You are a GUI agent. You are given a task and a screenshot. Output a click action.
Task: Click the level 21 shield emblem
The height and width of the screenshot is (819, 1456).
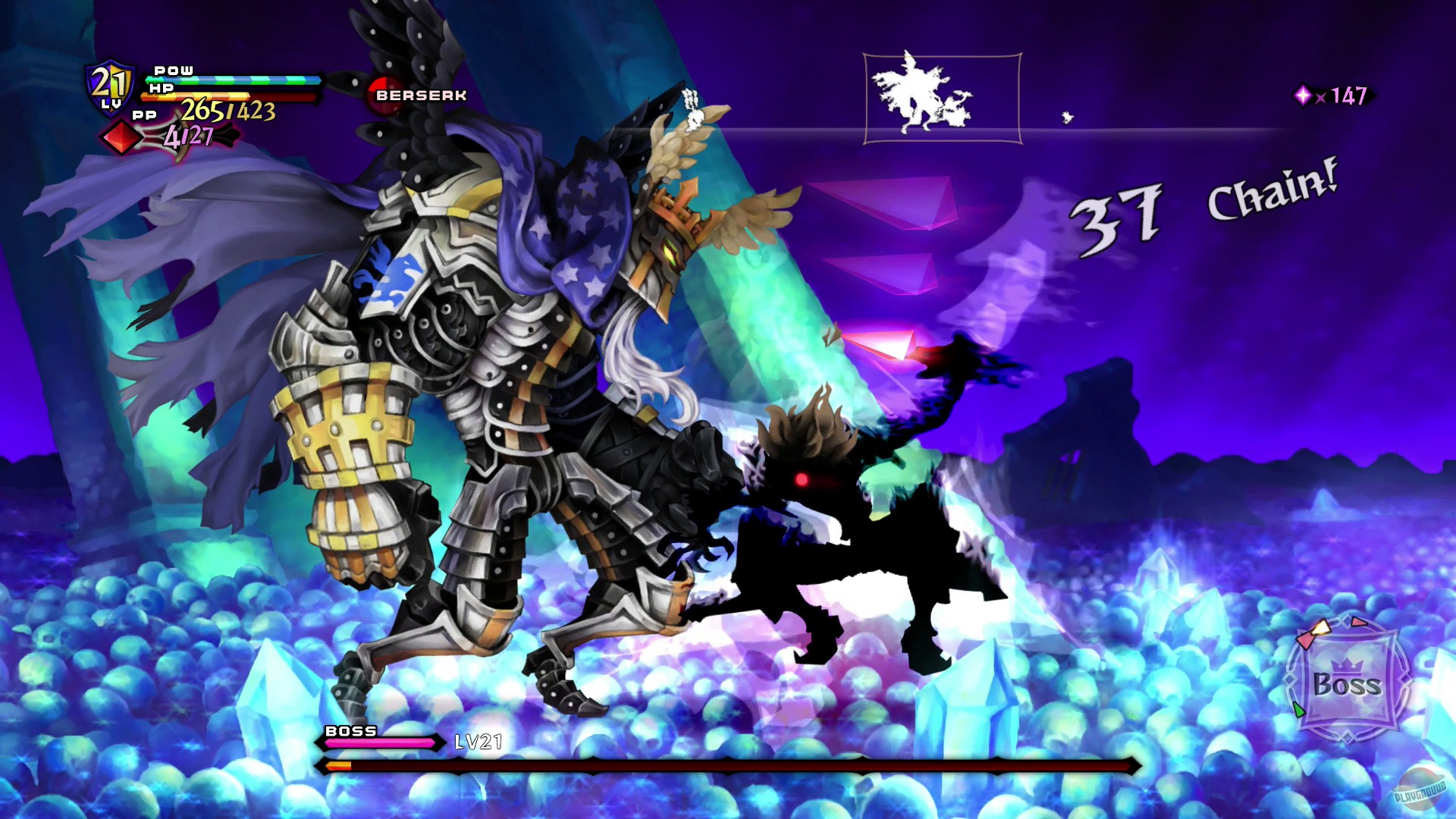coord(108,85)
